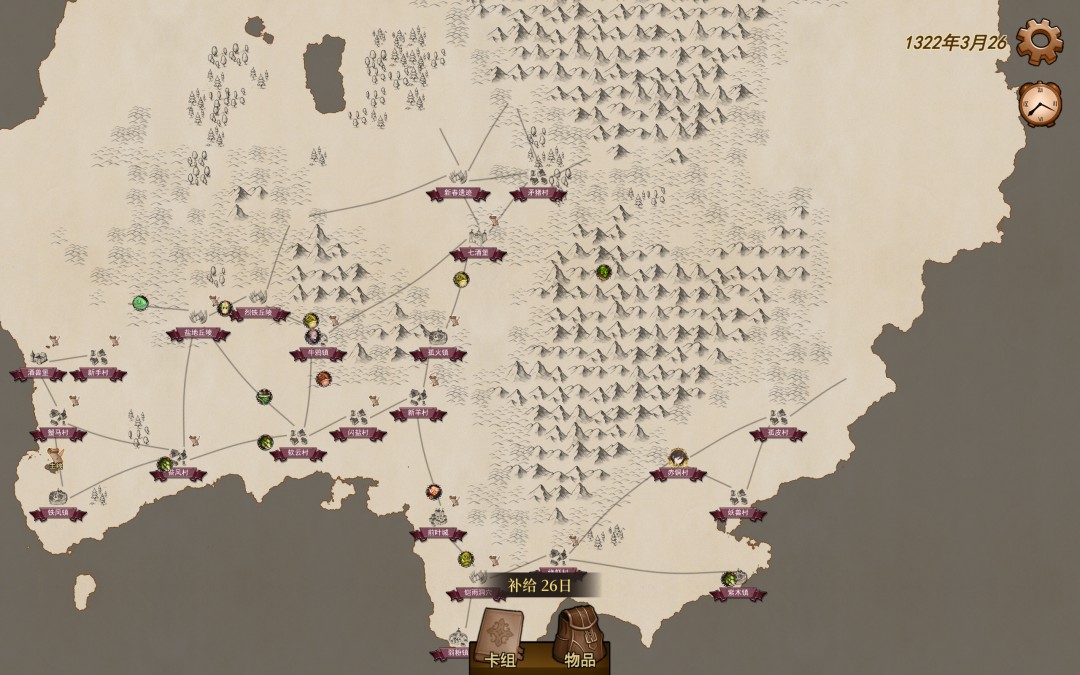Open the gear settings menu
1080x675 pixels.
1039,40
